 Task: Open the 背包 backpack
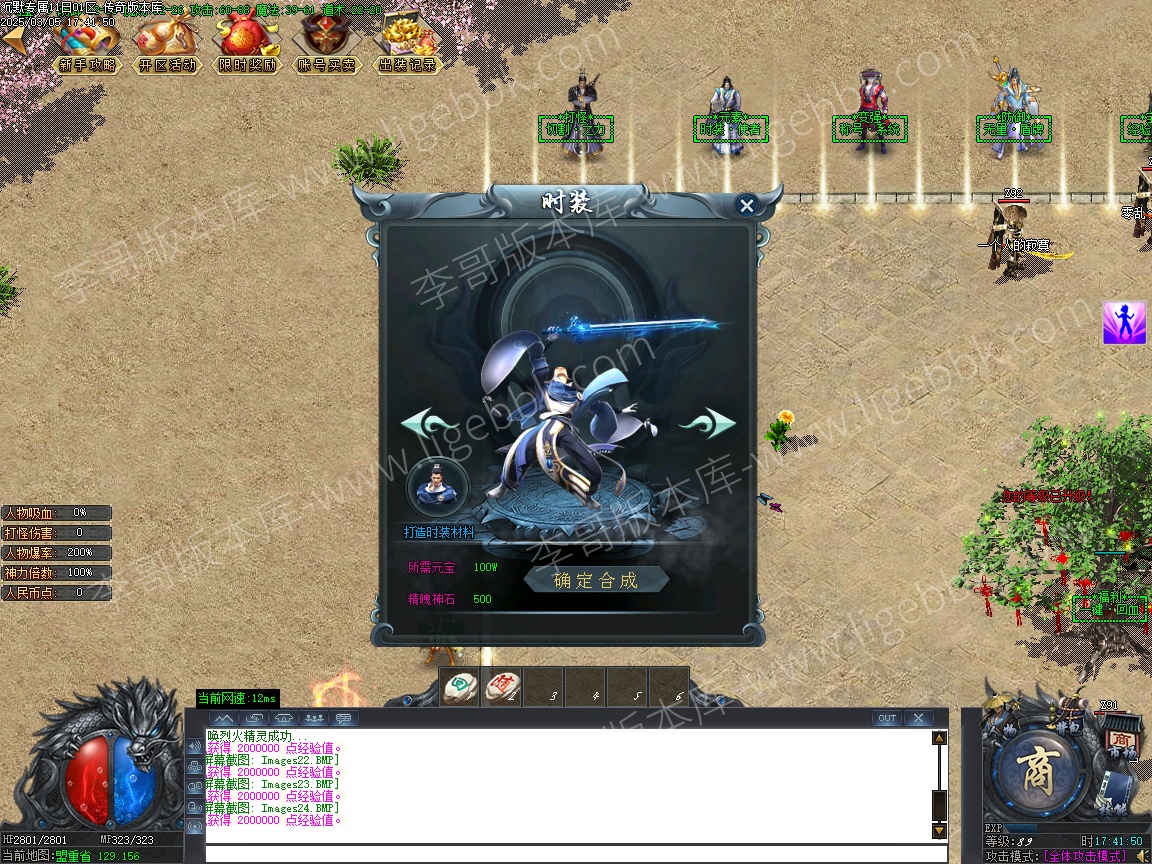[1068, 727]
